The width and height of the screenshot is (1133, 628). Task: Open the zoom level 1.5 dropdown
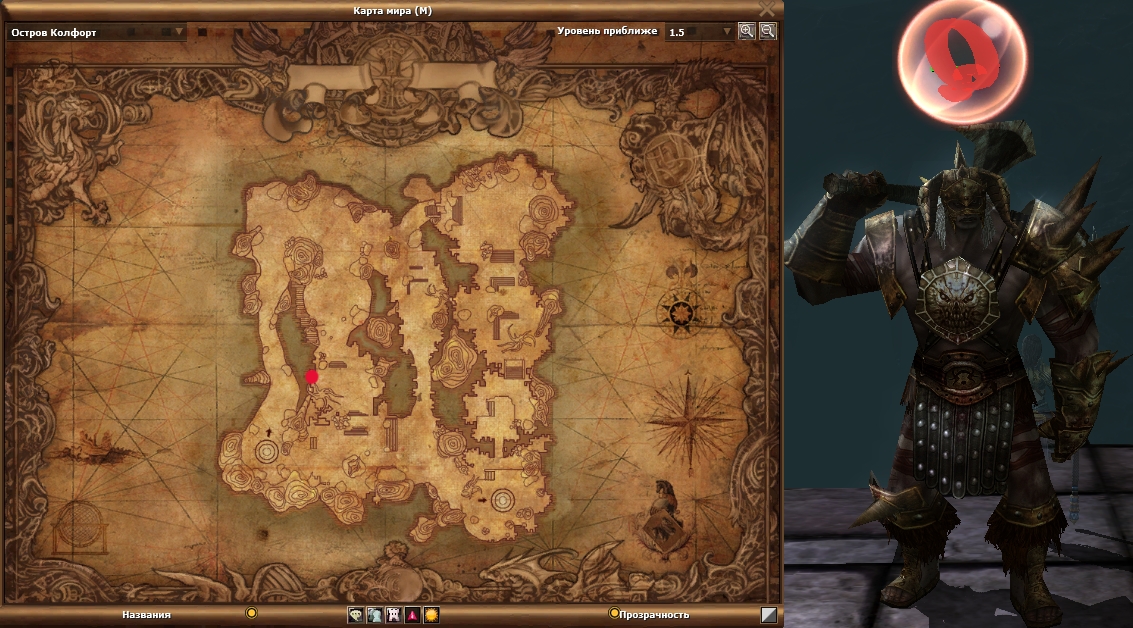tap(727, 32)
